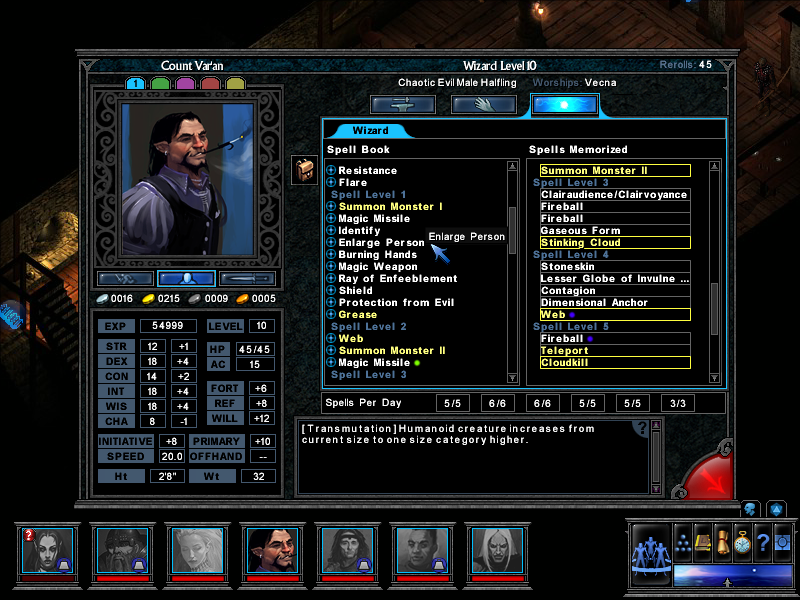Select Enlarge Person in the spell book
The image size is (800, 600).
381,243
